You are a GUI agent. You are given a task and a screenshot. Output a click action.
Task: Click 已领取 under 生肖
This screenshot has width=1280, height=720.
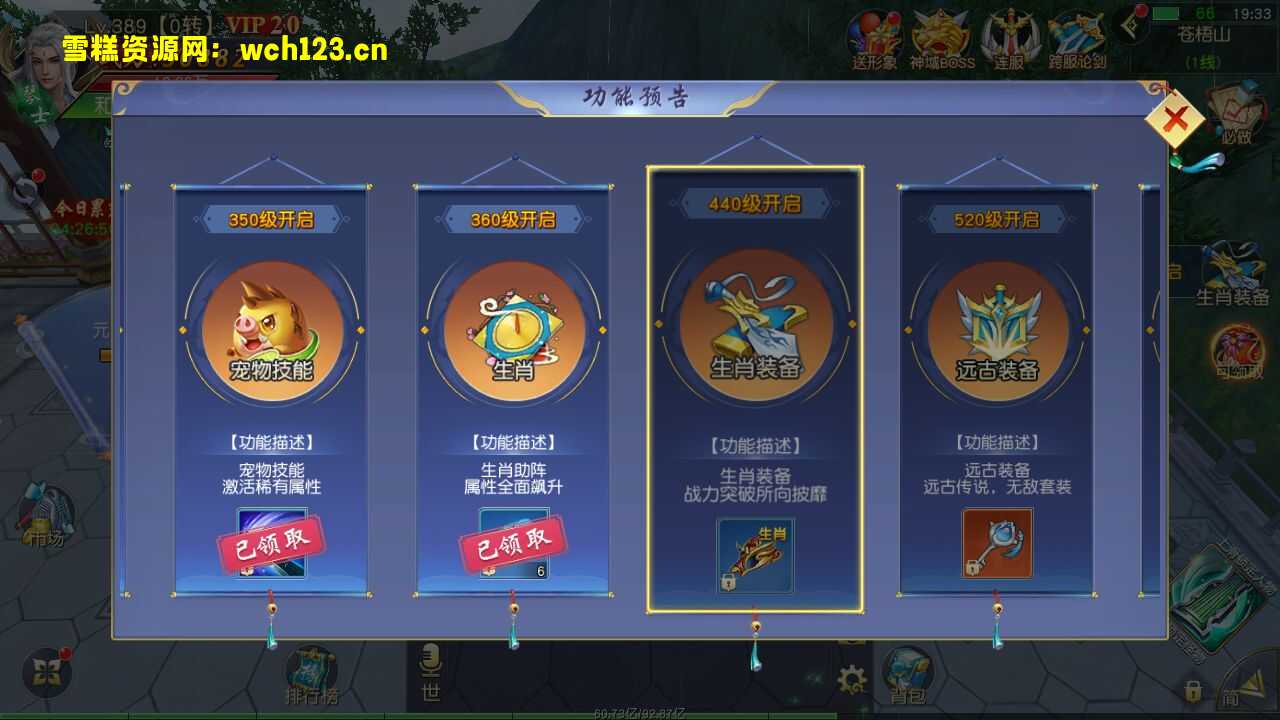[x=514, y=546]
